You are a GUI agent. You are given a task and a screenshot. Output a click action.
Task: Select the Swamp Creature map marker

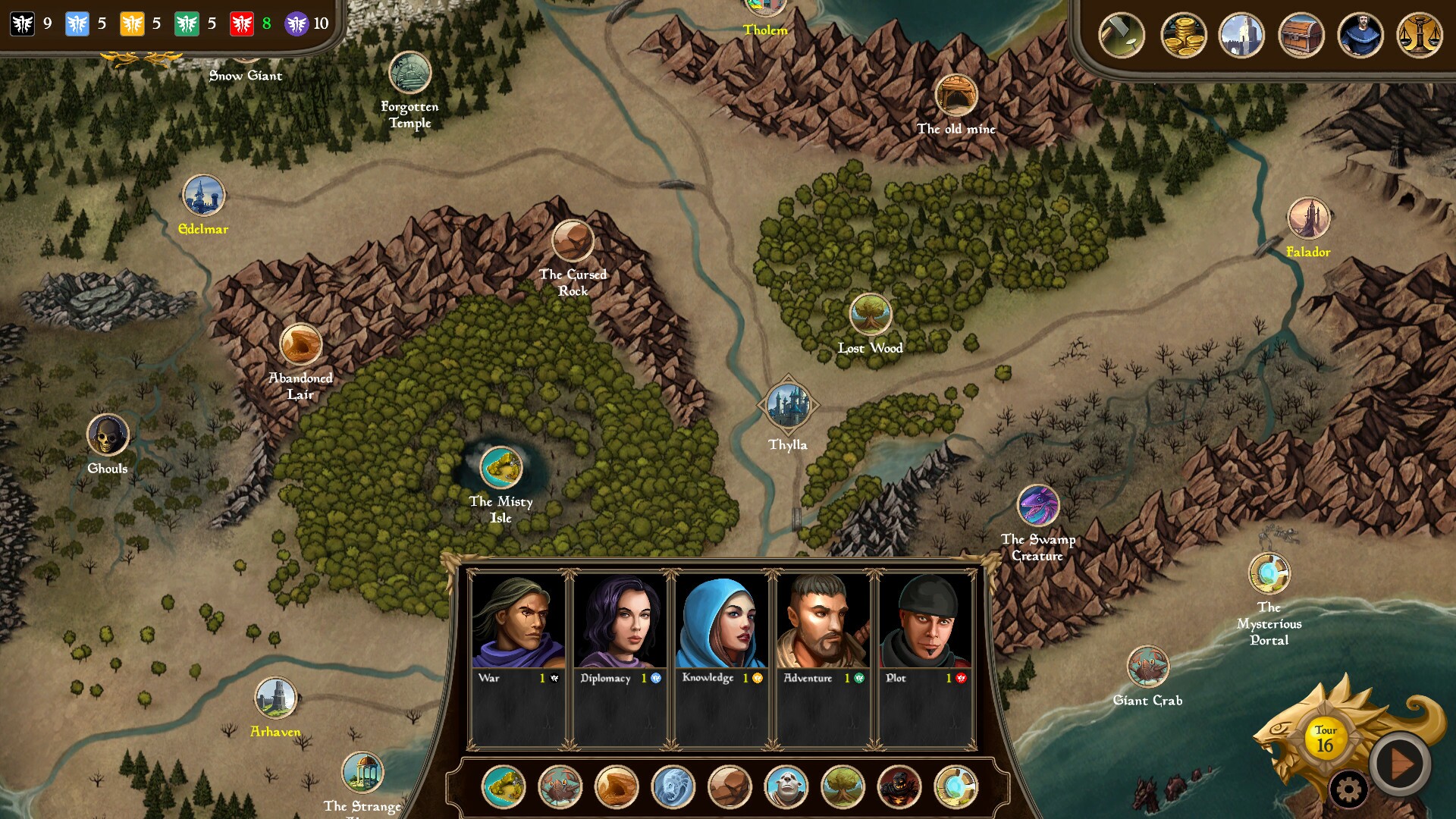point(1037,505)
